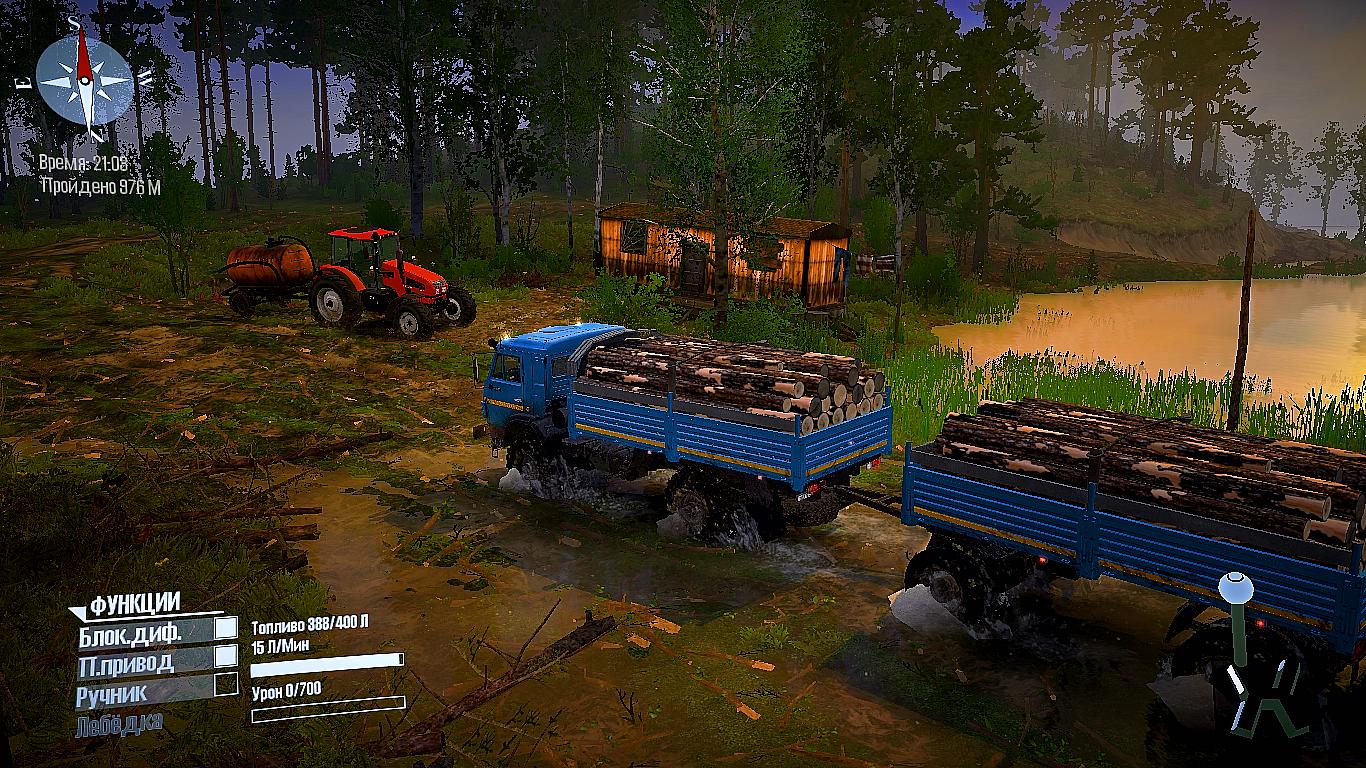Click the gear shifter knob
1366x768 pixels.
click(x=1234, y=586)
